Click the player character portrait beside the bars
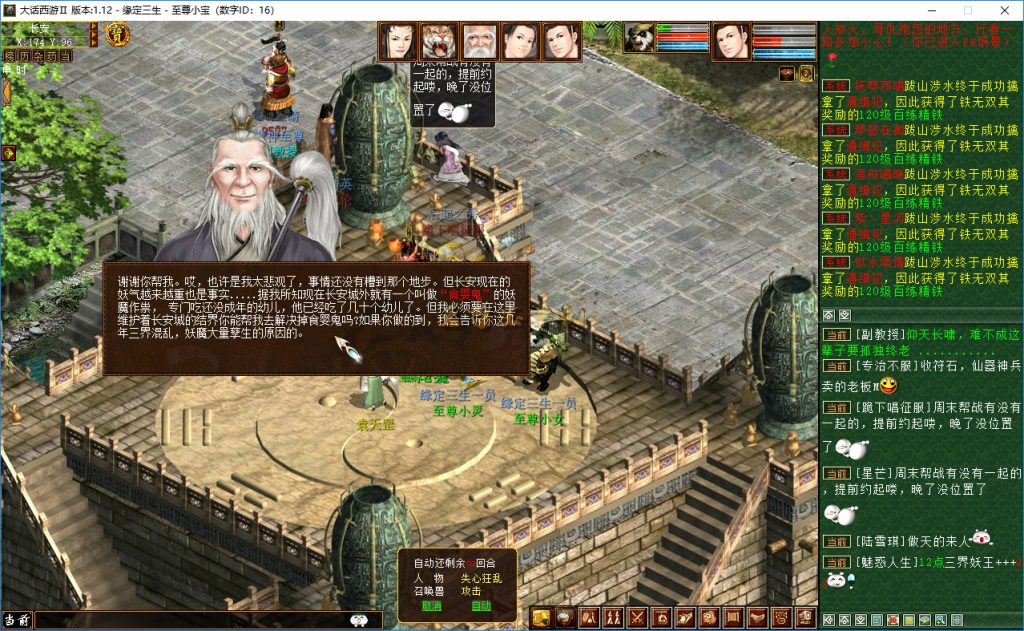1024x631 pixels. click(x=731, y=41)
